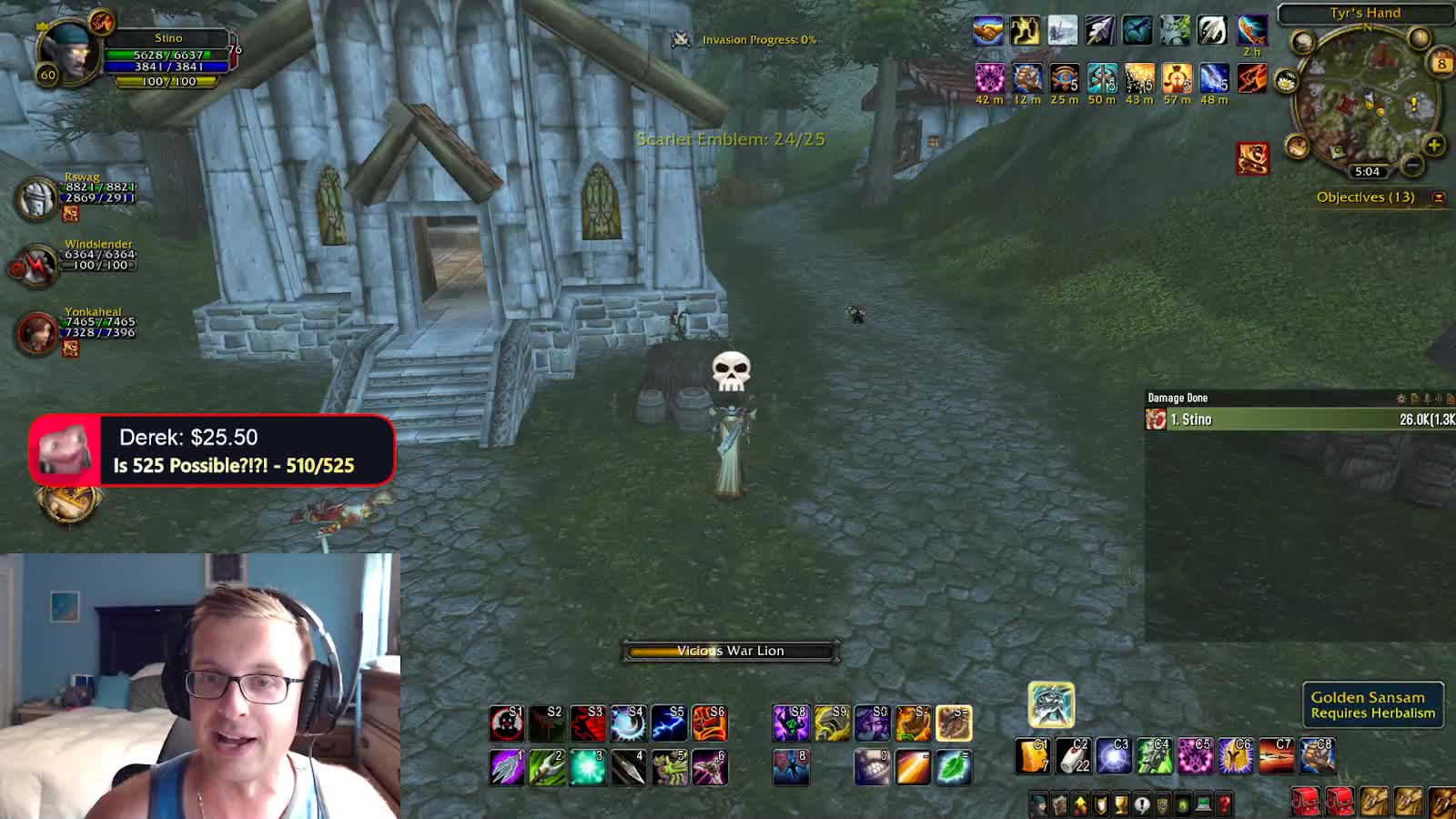Click the Derek $25.50 donation alert
The image size is (1456, 819).
(212, 450)
